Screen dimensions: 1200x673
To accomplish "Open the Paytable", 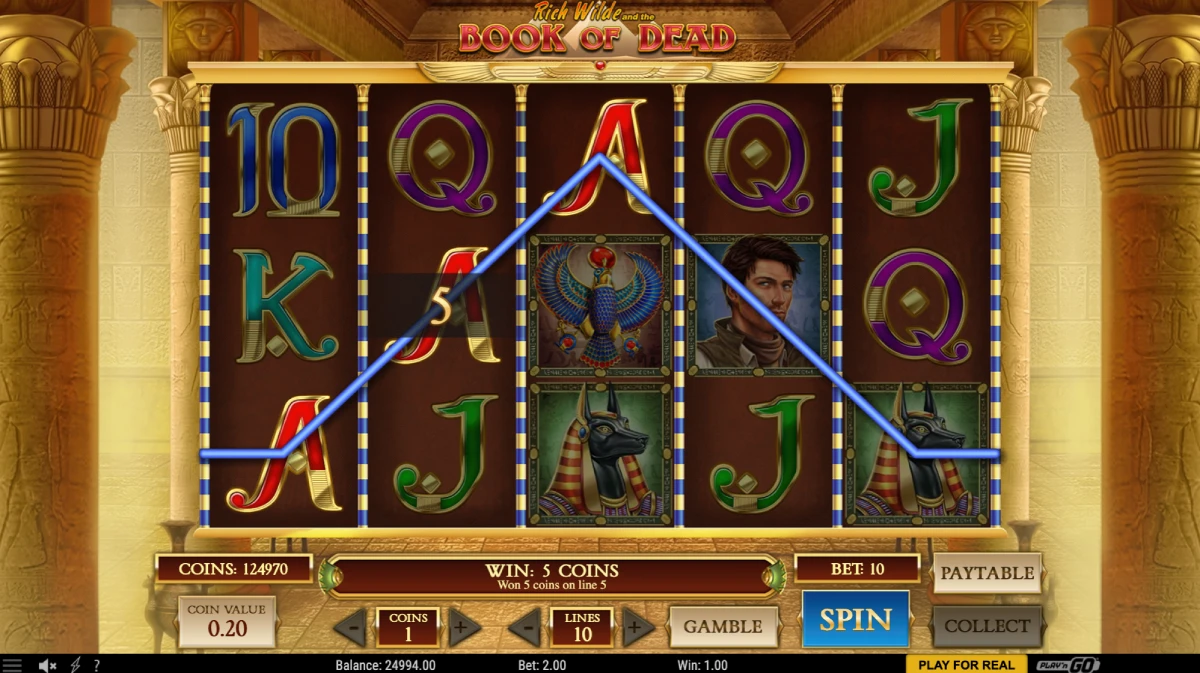I will pyautogui.click(x=986, y=573).
